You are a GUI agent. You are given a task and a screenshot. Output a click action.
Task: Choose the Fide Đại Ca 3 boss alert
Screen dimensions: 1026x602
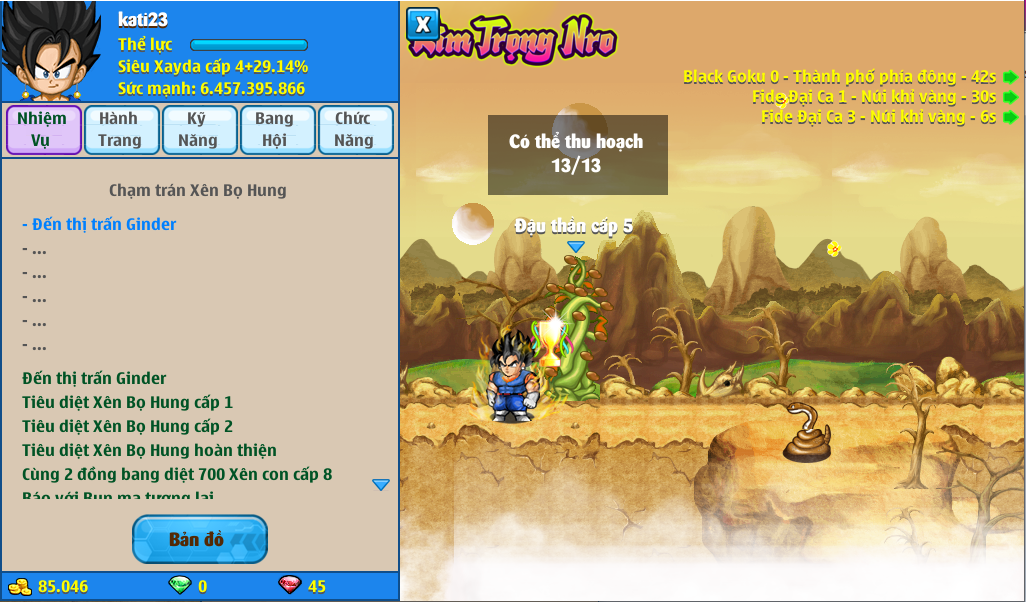tap(879, 116)
